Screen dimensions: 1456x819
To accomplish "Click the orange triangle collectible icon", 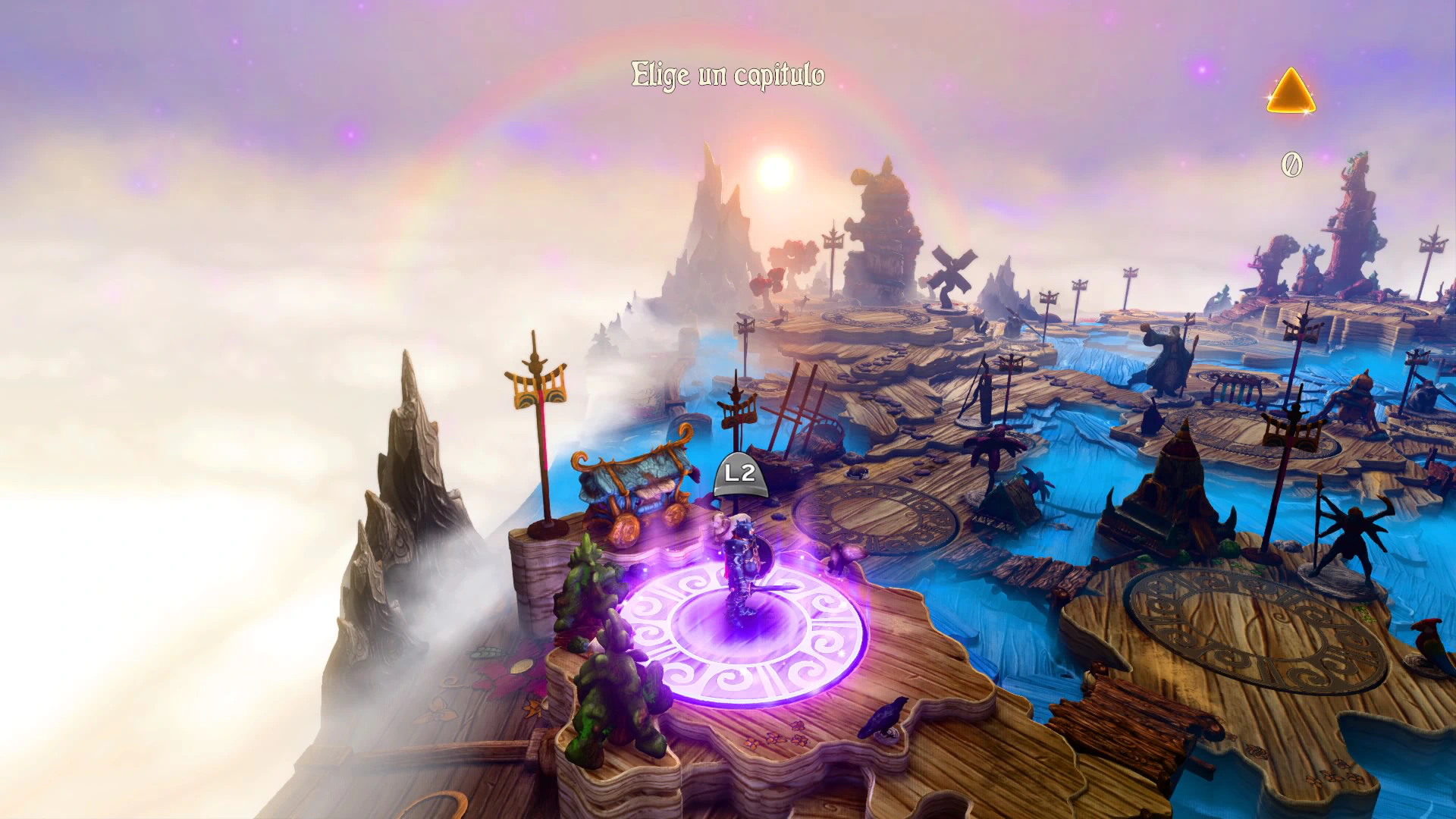I will 1290,93.
